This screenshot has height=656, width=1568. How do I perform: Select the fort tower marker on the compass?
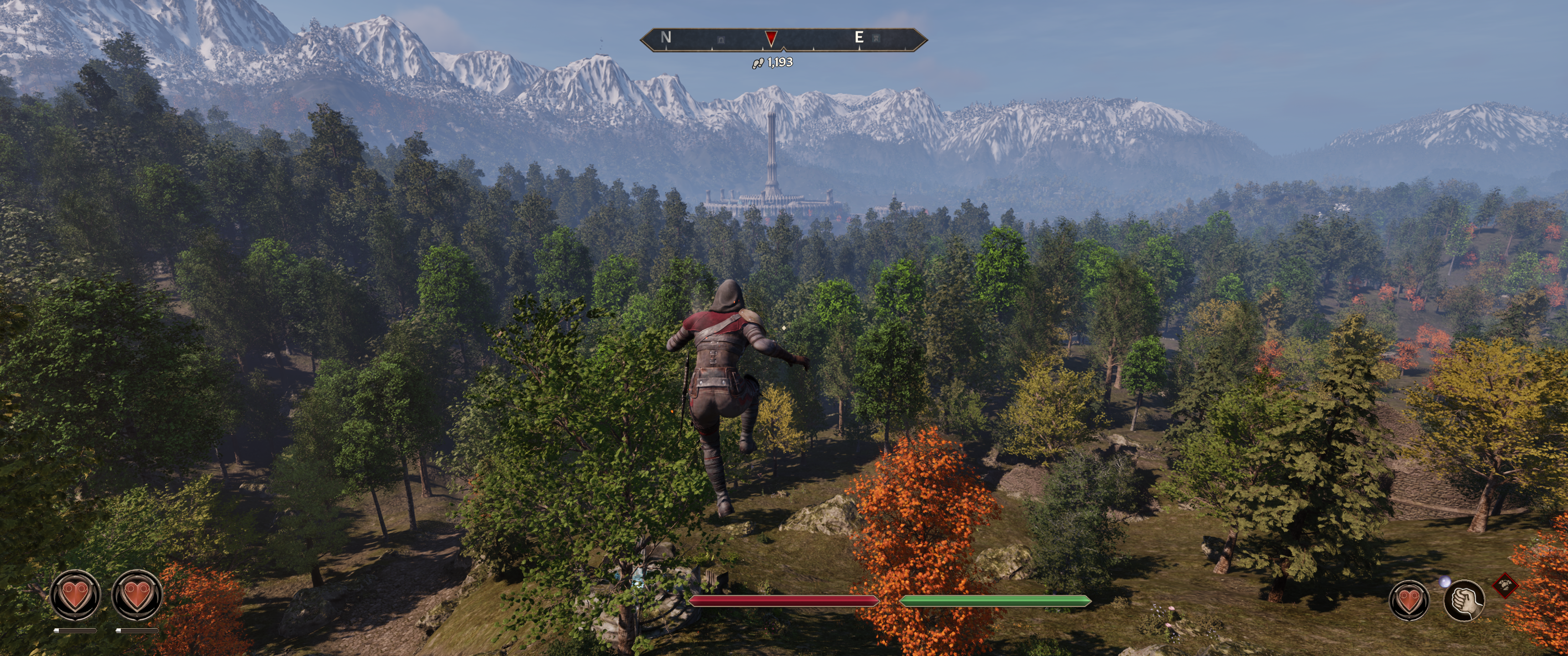876,38
